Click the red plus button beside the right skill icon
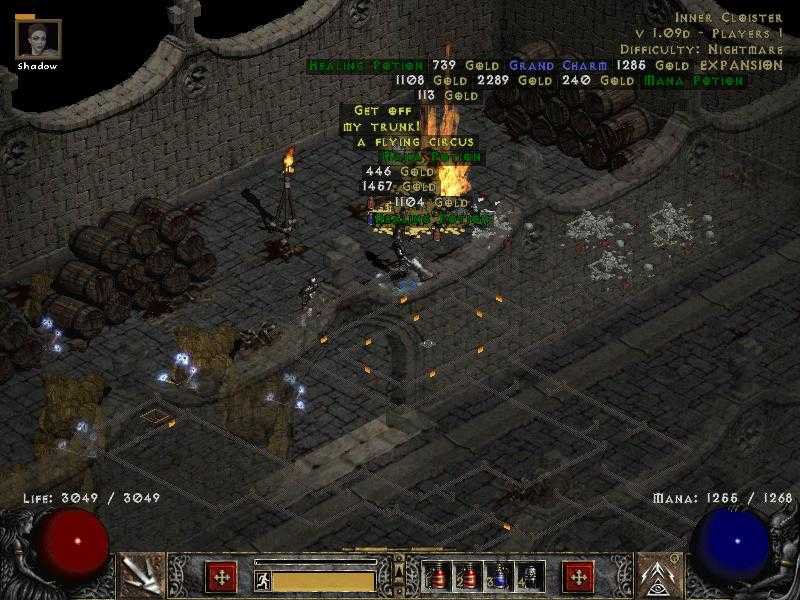800x600 pixels. (x=577, y=576)
